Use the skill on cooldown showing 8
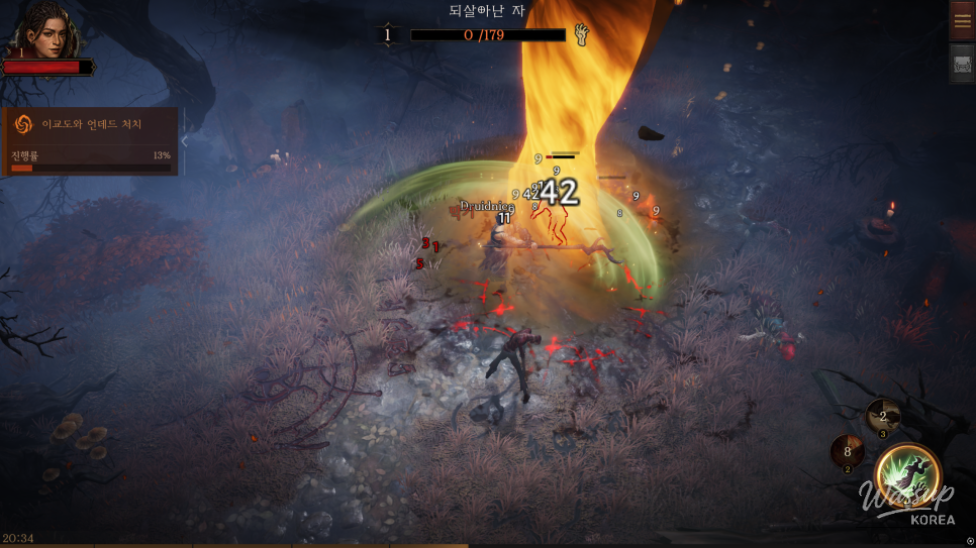The height and width of the screenshot is (548, 976). (x=847, y=451)
